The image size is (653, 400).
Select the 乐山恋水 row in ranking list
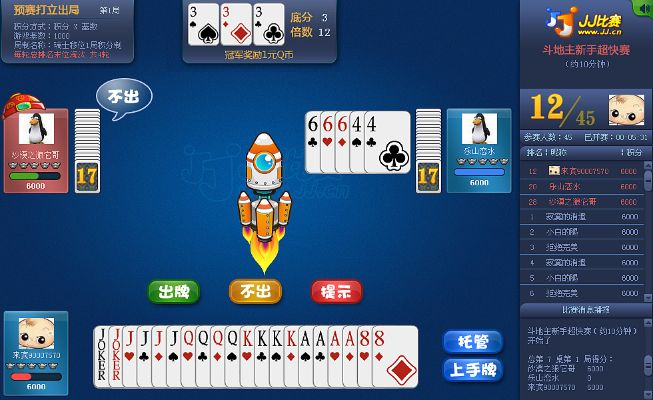[x=585, y=184]
